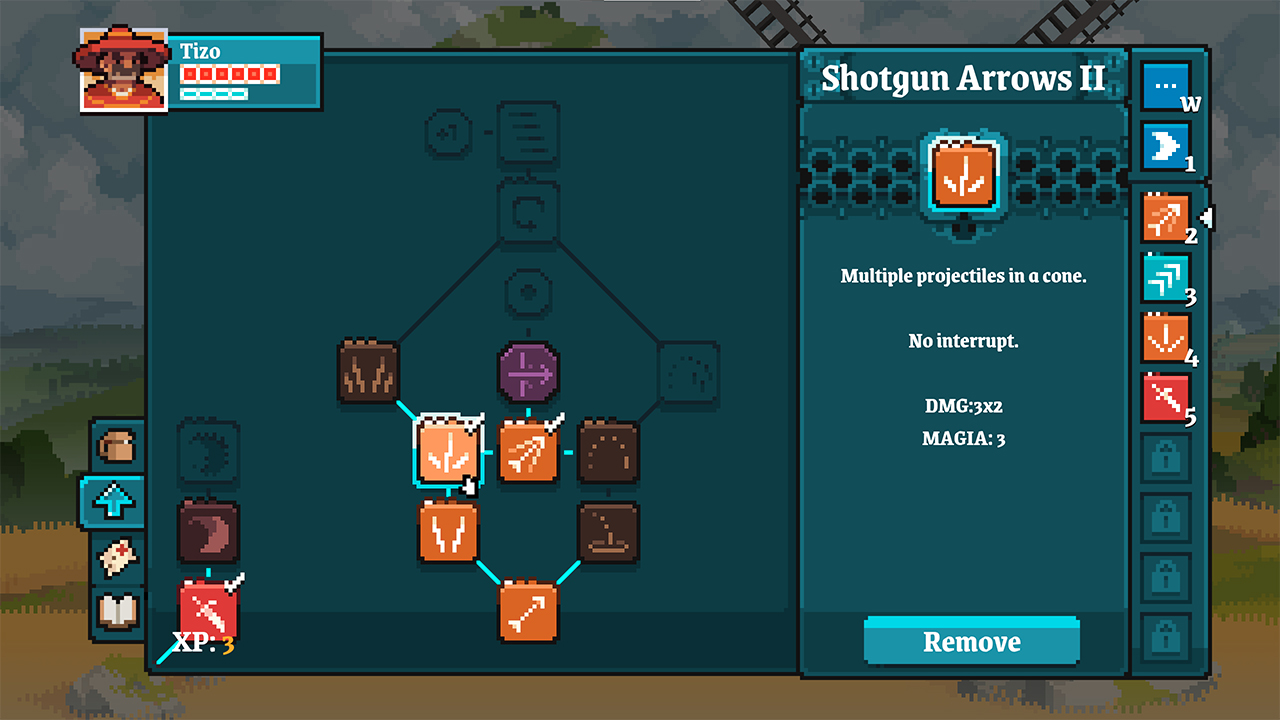Click the teal multi-shot skill in hotbar slot 3
1280x720 pixels.
click(x=1165, y=277)
